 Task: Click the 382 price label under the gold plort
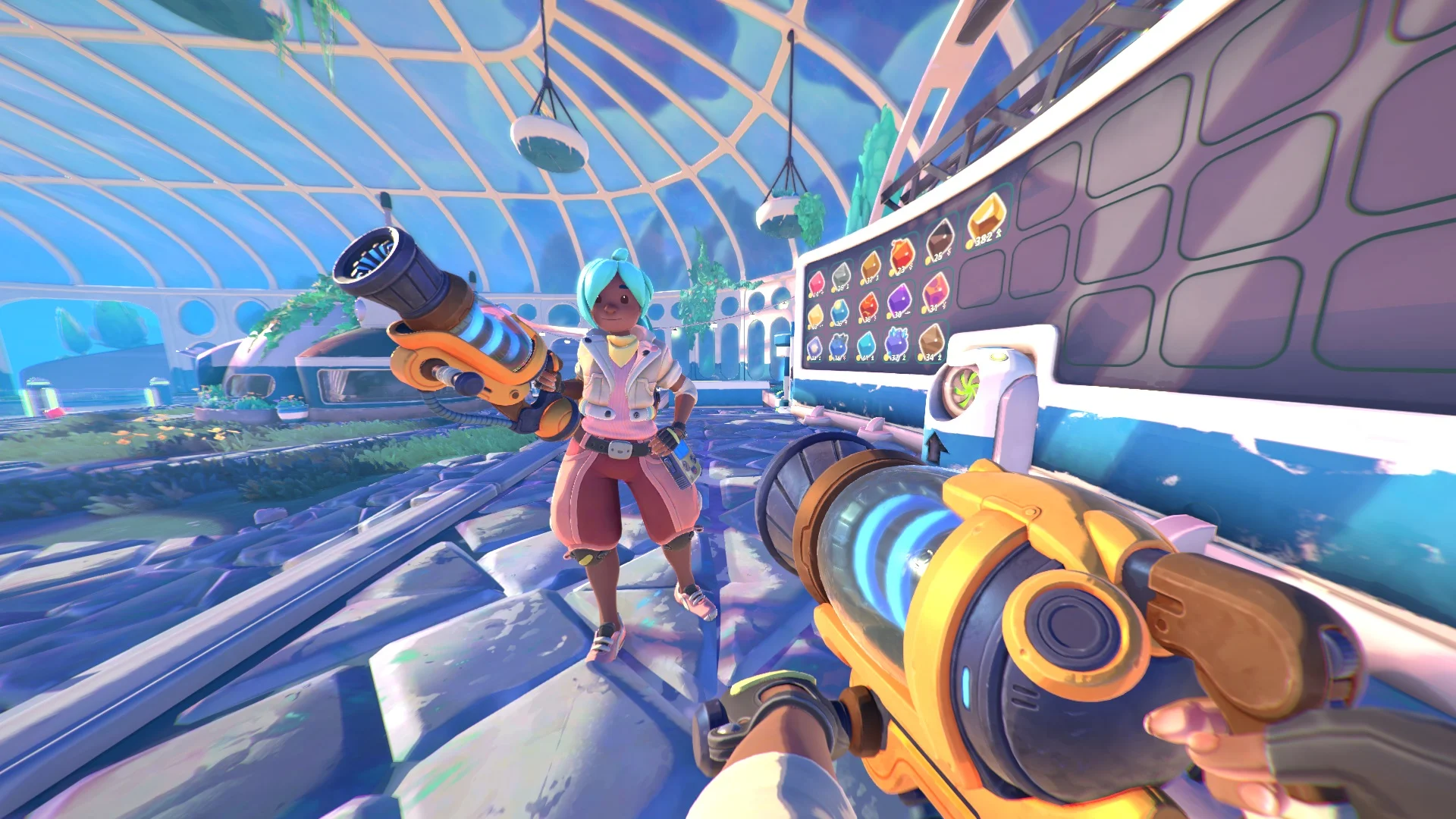tap(984, 240)
